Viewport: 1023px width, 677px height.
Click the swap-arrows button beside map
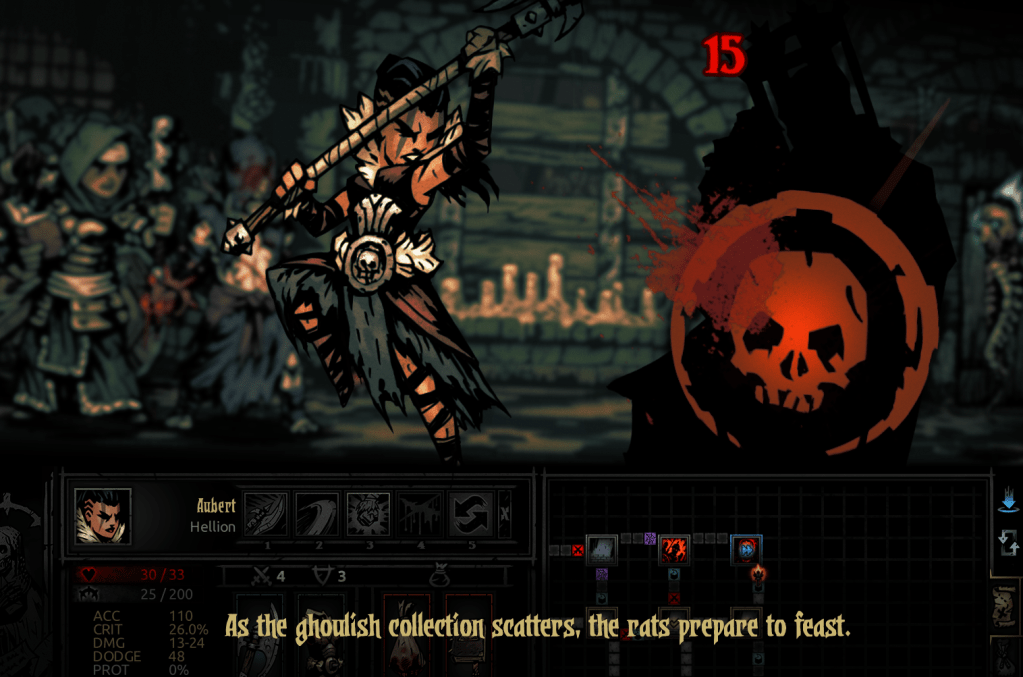pyautogui.click(x=1008, y=543)
